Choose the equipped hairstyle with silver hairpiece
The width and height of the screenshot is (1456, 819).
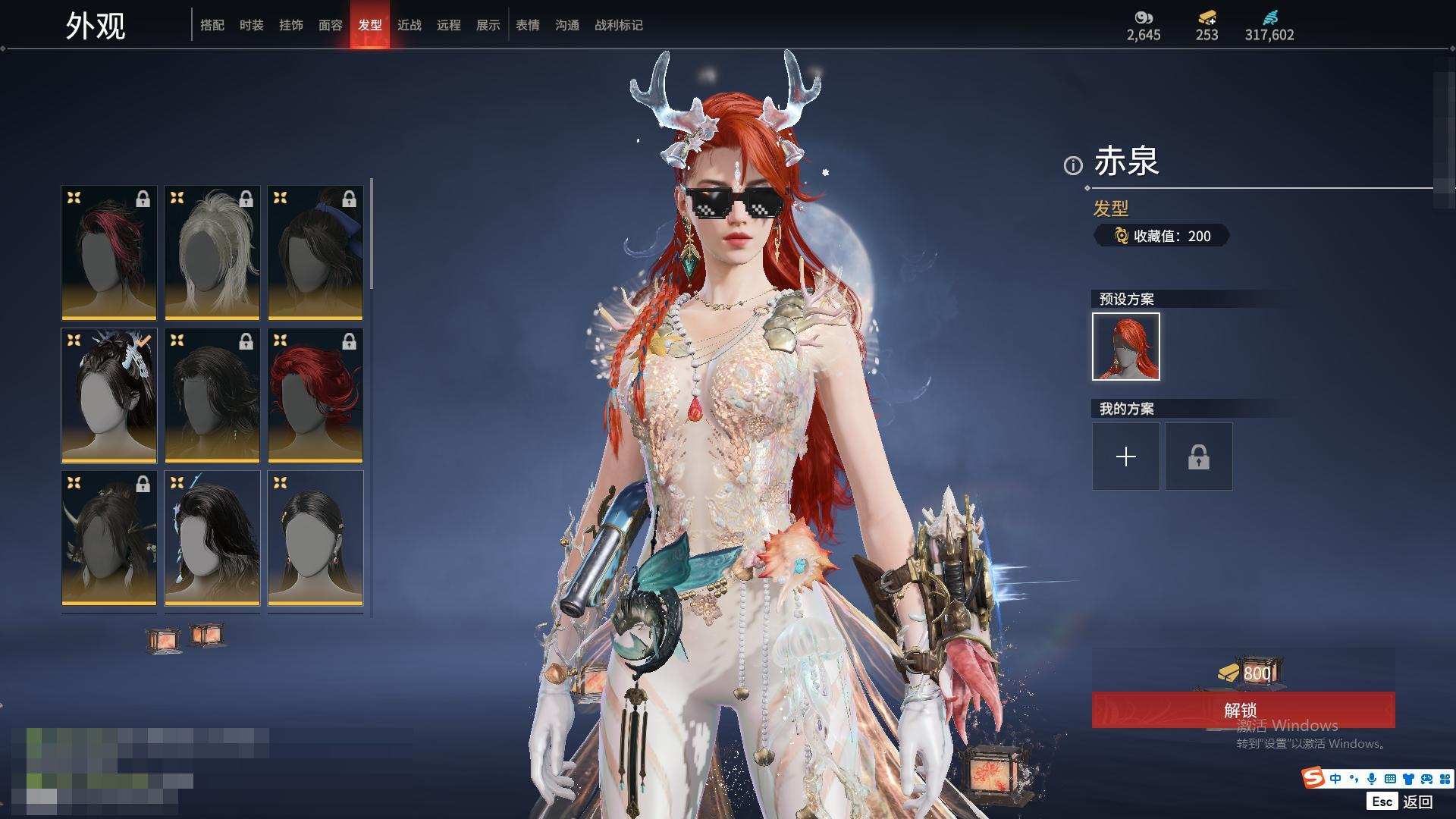click(x=109, y=395)
